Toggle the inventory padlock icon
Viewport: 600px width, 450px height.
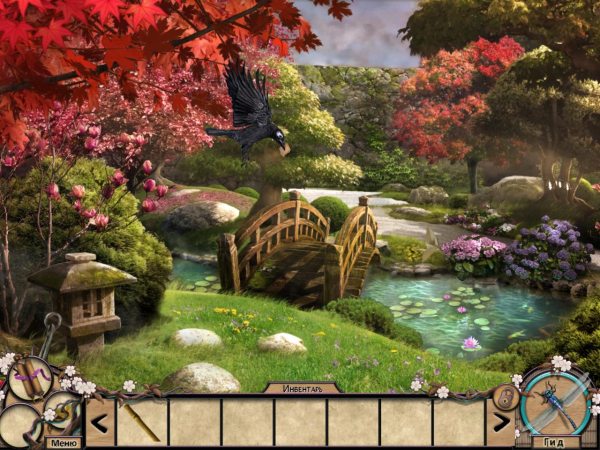point(504,397)
